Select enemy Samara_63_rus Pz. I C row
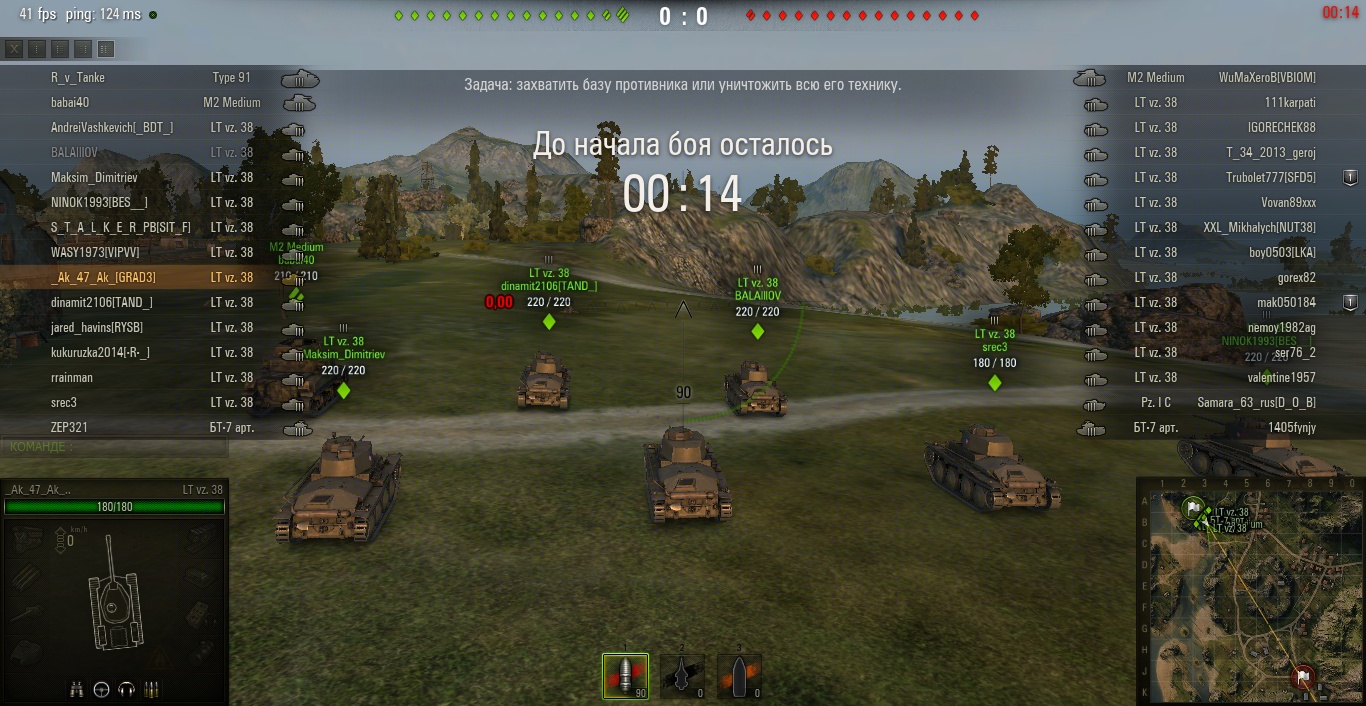 [x=1220, y=403]
